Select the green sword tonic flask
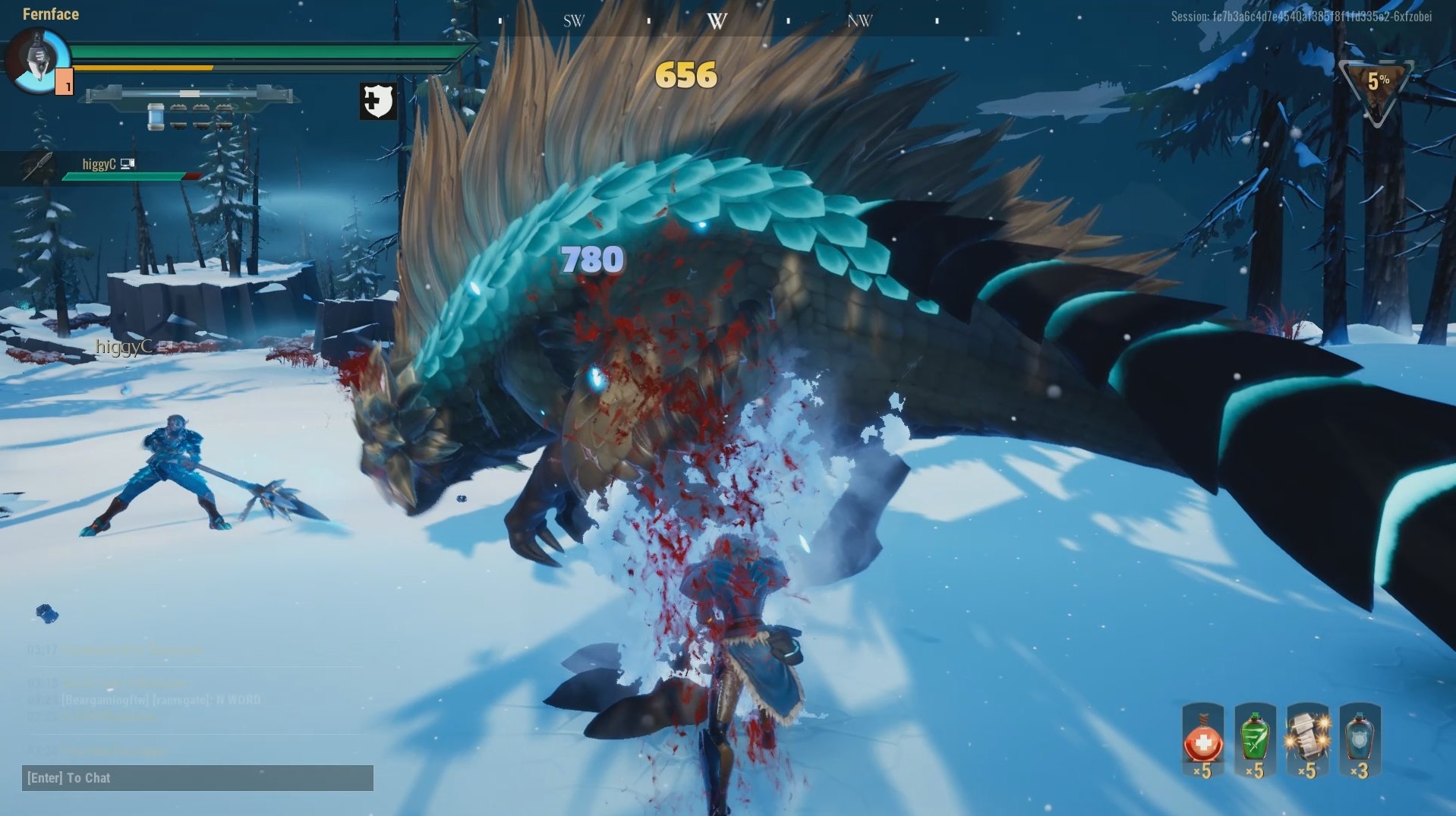The image size is (1456, 816). [x=1255, y=740]
